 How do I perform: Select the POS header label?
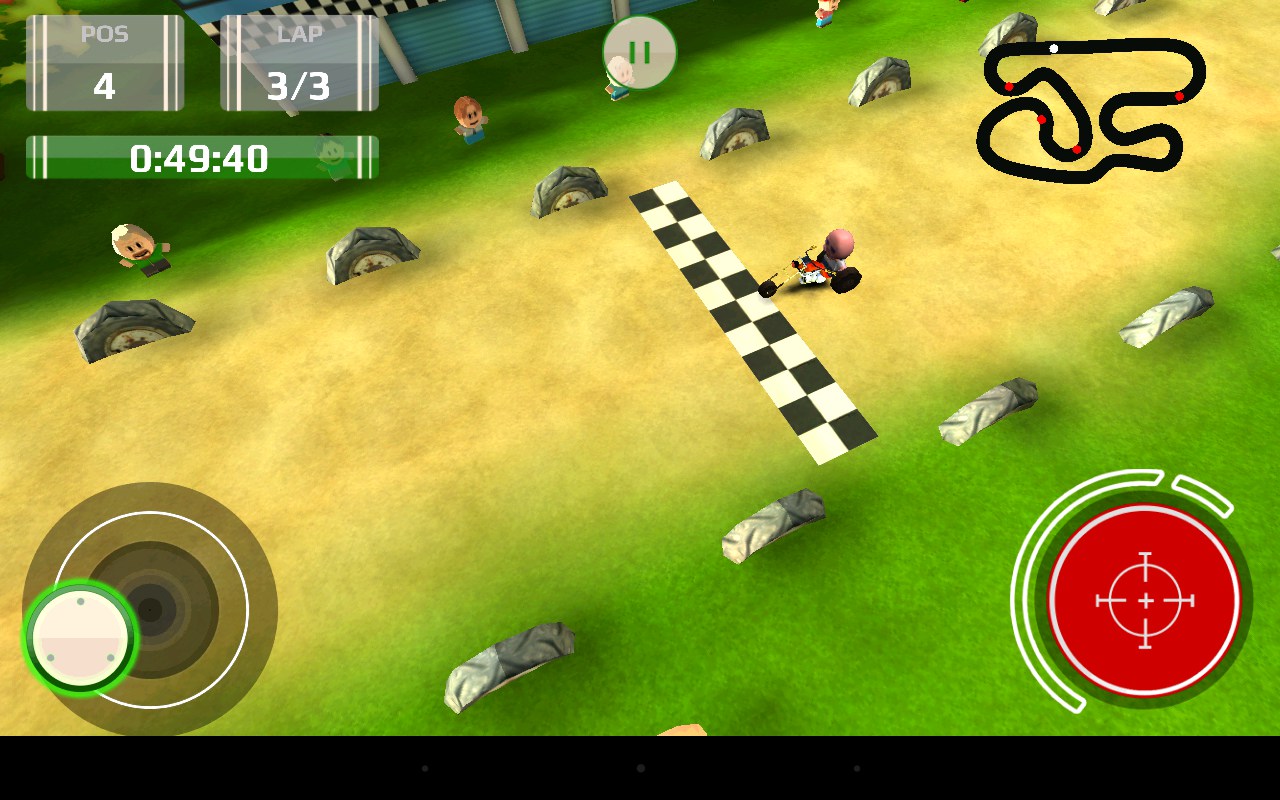tap(105, 31)
